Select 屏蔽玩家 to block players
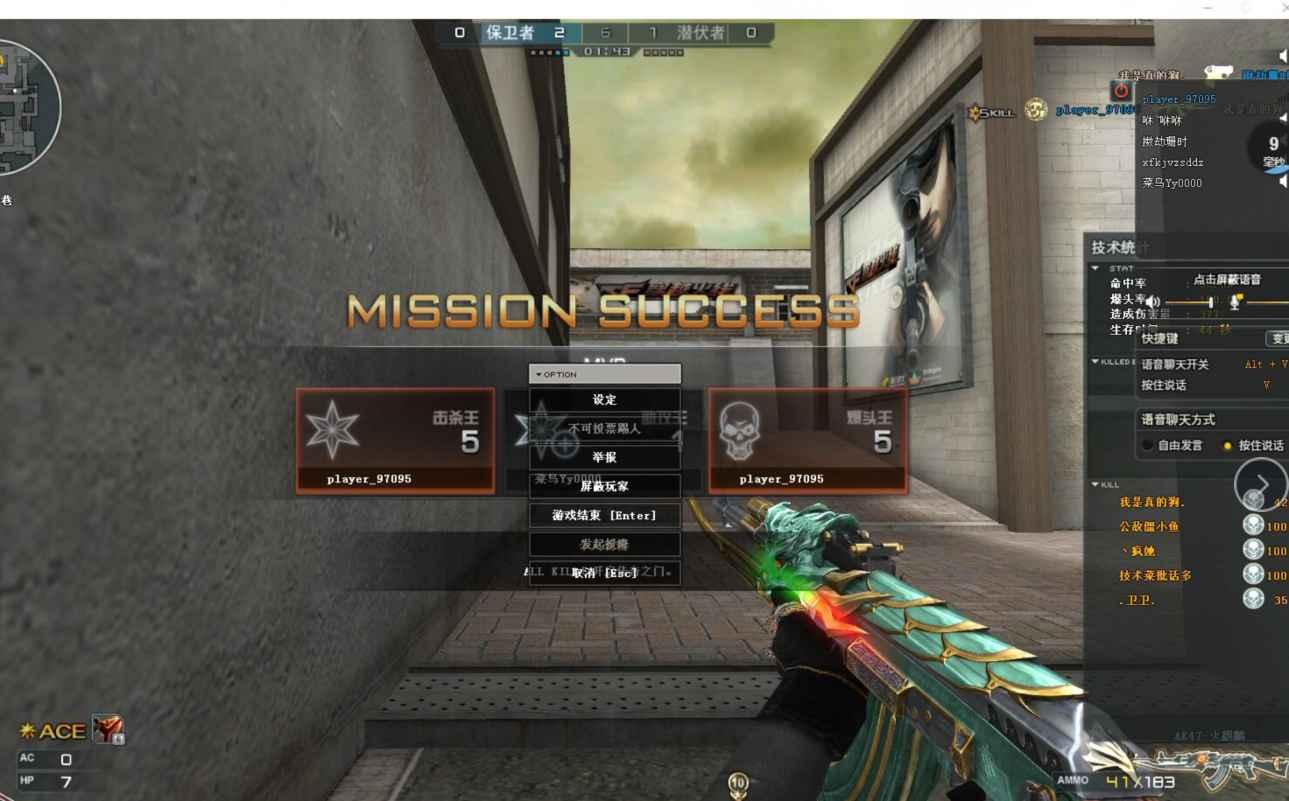Viewport: 1289px width, 801px height. [x=604, y=486]
